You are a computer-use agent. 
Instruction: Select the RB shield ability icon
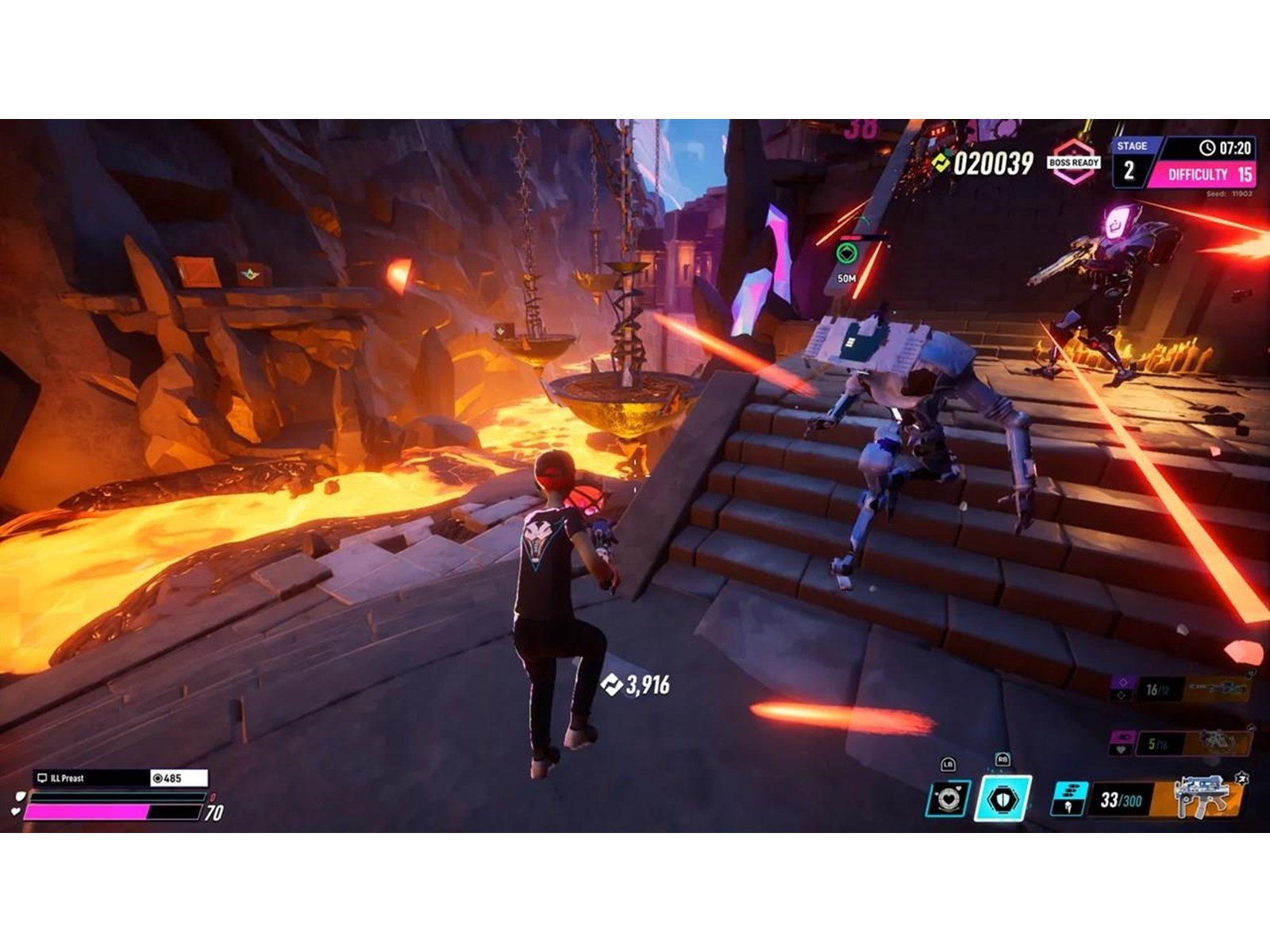point(1002,800)
